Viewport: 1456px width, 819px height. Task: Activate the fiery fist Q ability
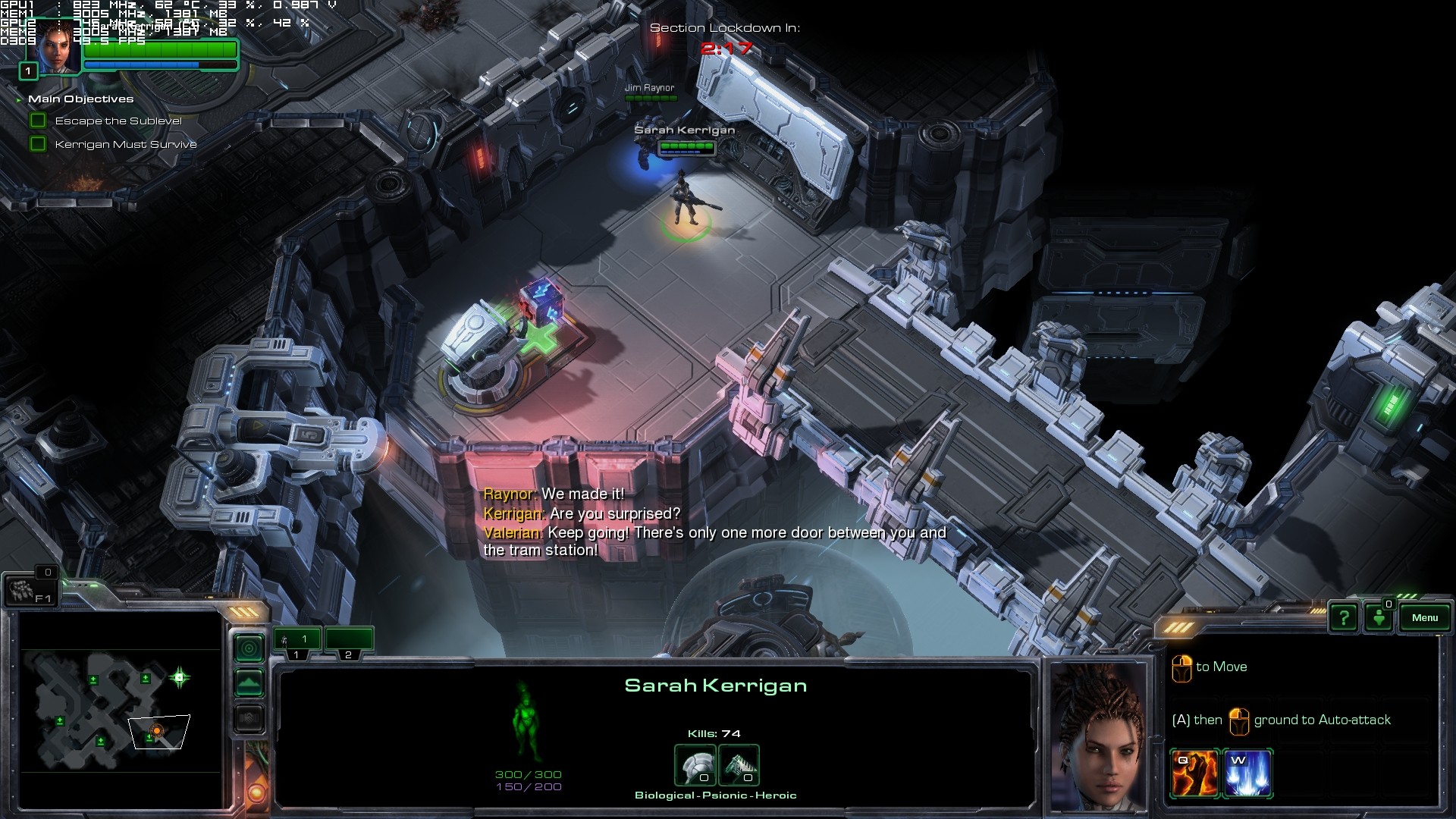[x=1194, y=773]
